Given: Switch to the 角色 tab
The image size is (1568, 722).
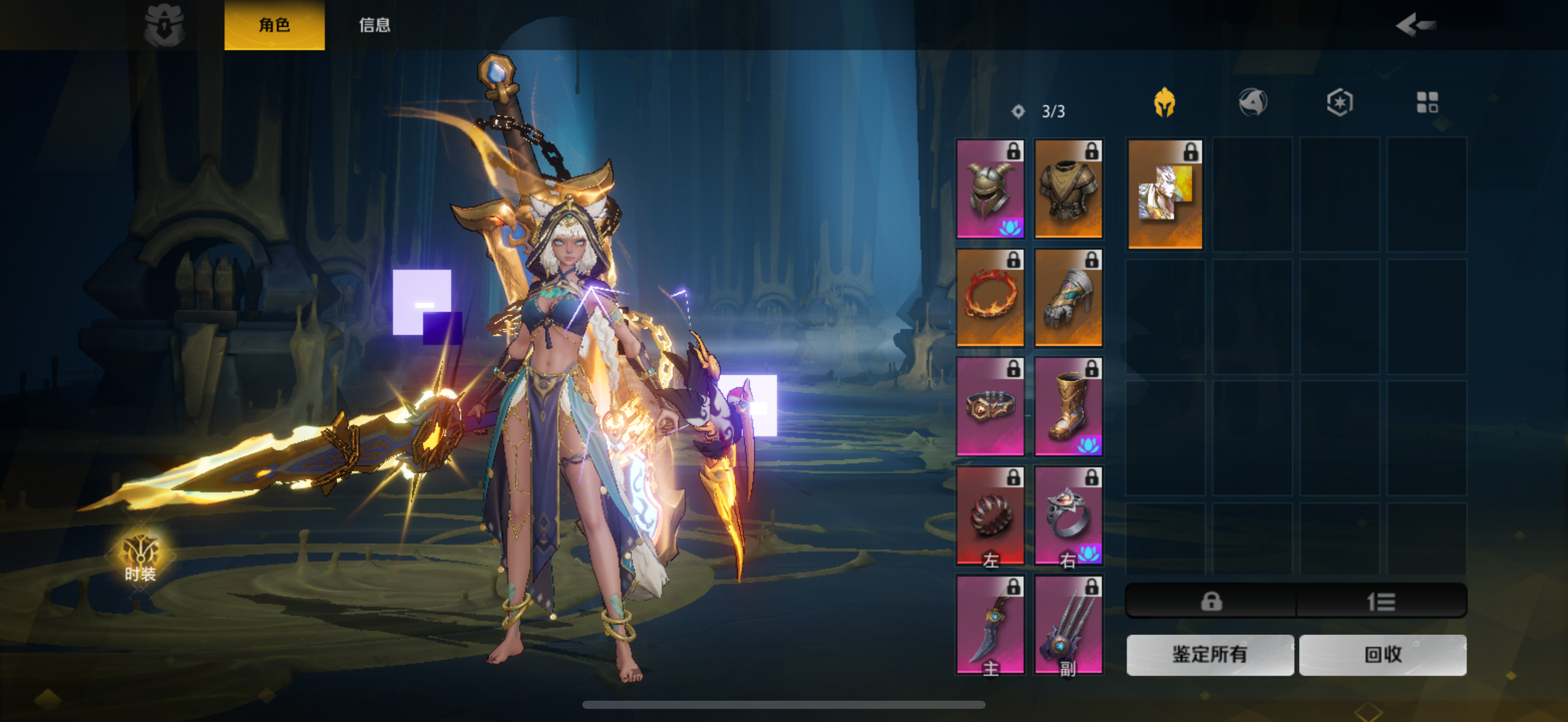Looking at the screenshot, I should tap(274, 25).
